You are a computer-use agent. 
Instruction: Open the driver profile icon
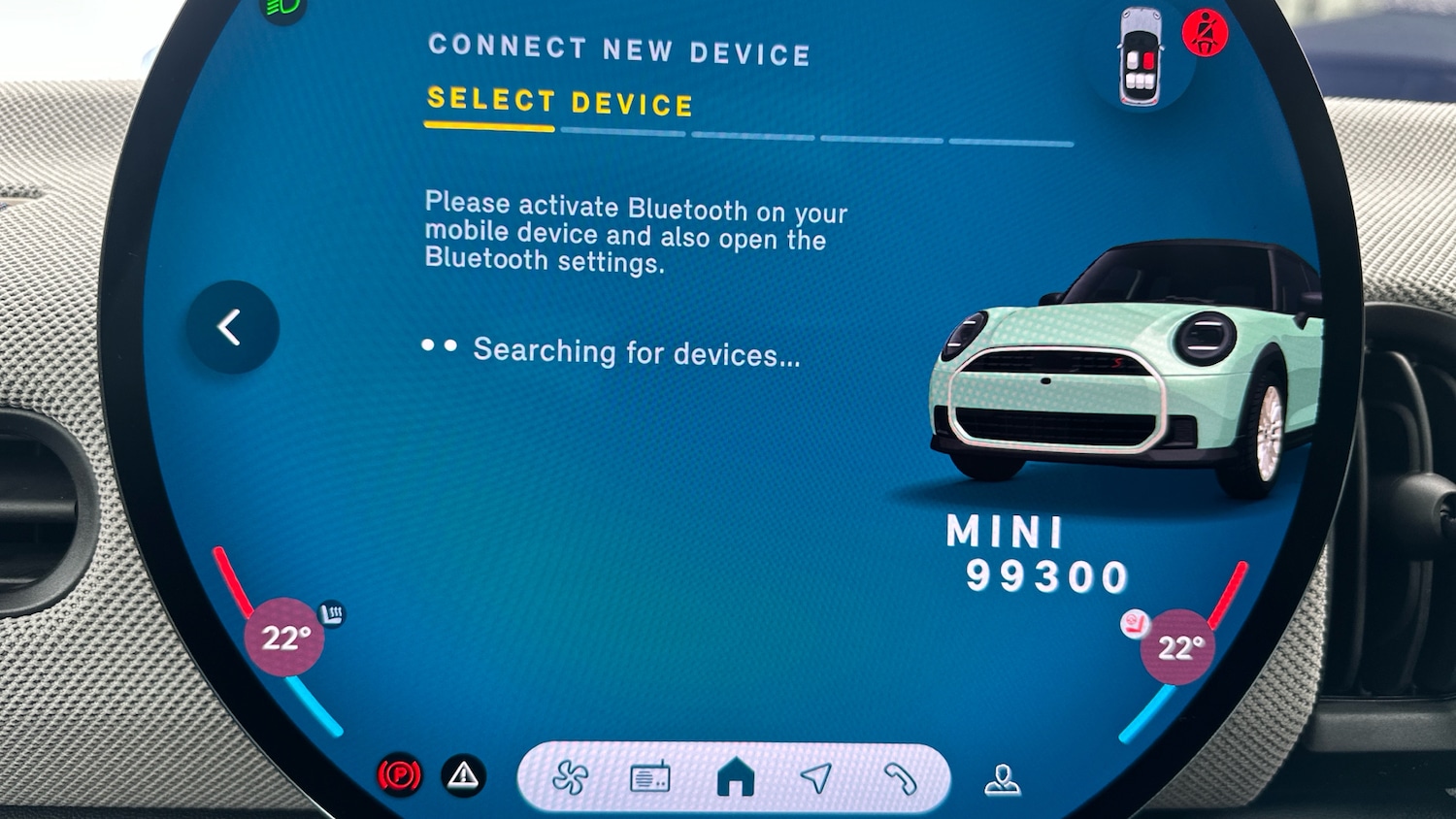point(1002,779)
